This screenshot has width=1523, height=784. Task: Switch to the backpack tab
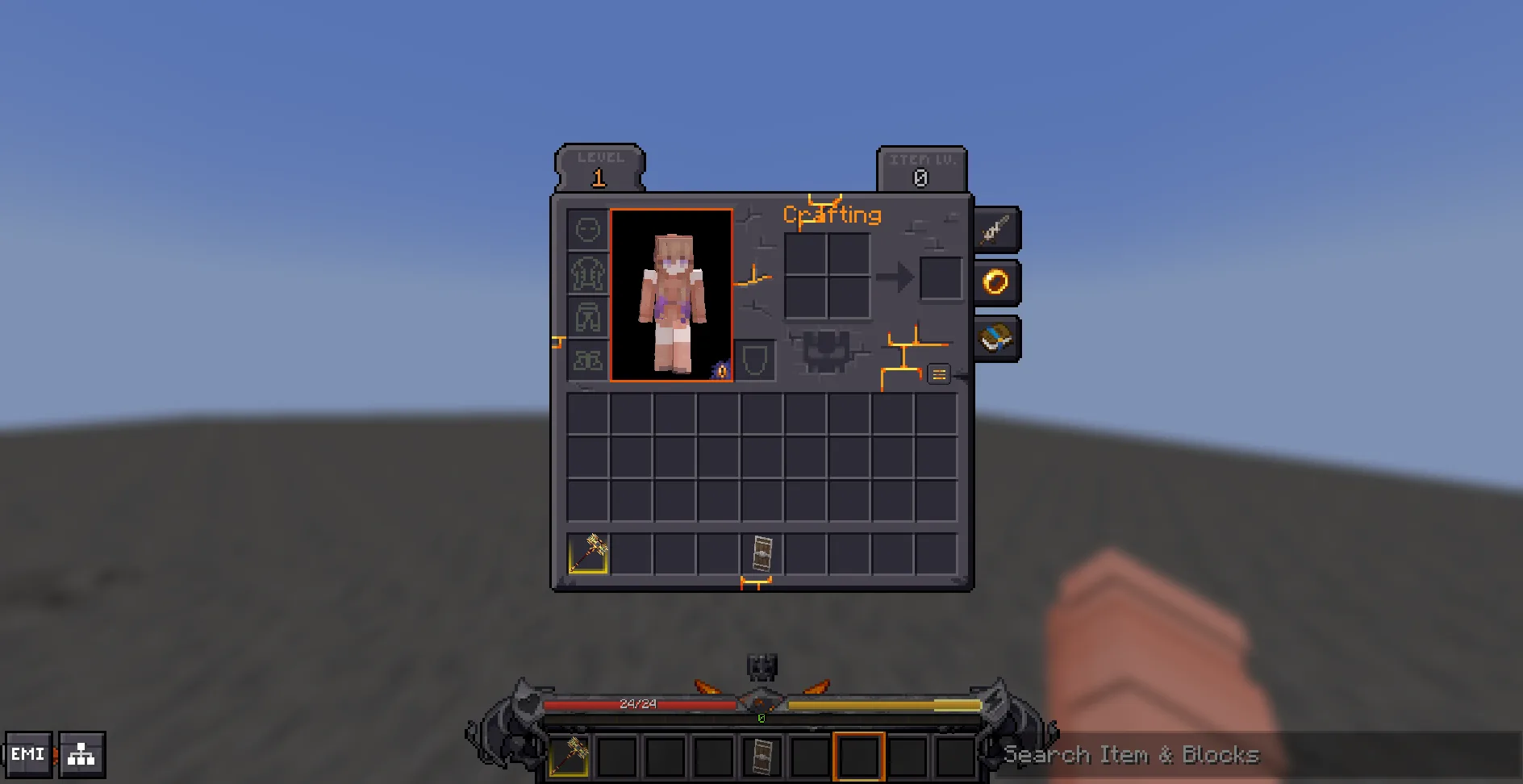tap(995, 337)
